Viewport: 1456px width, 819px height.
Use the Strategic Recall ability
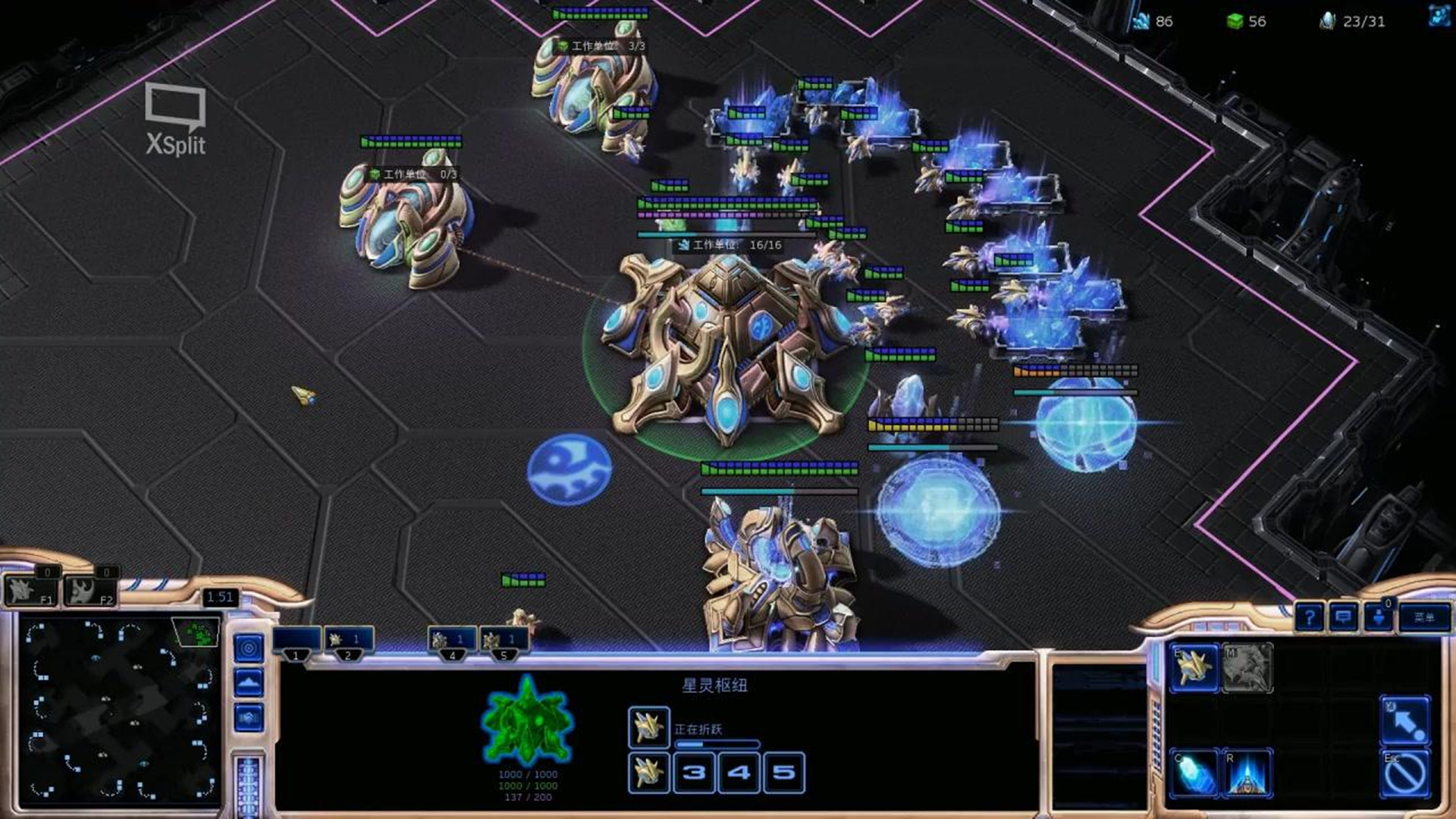[1247, 773]
